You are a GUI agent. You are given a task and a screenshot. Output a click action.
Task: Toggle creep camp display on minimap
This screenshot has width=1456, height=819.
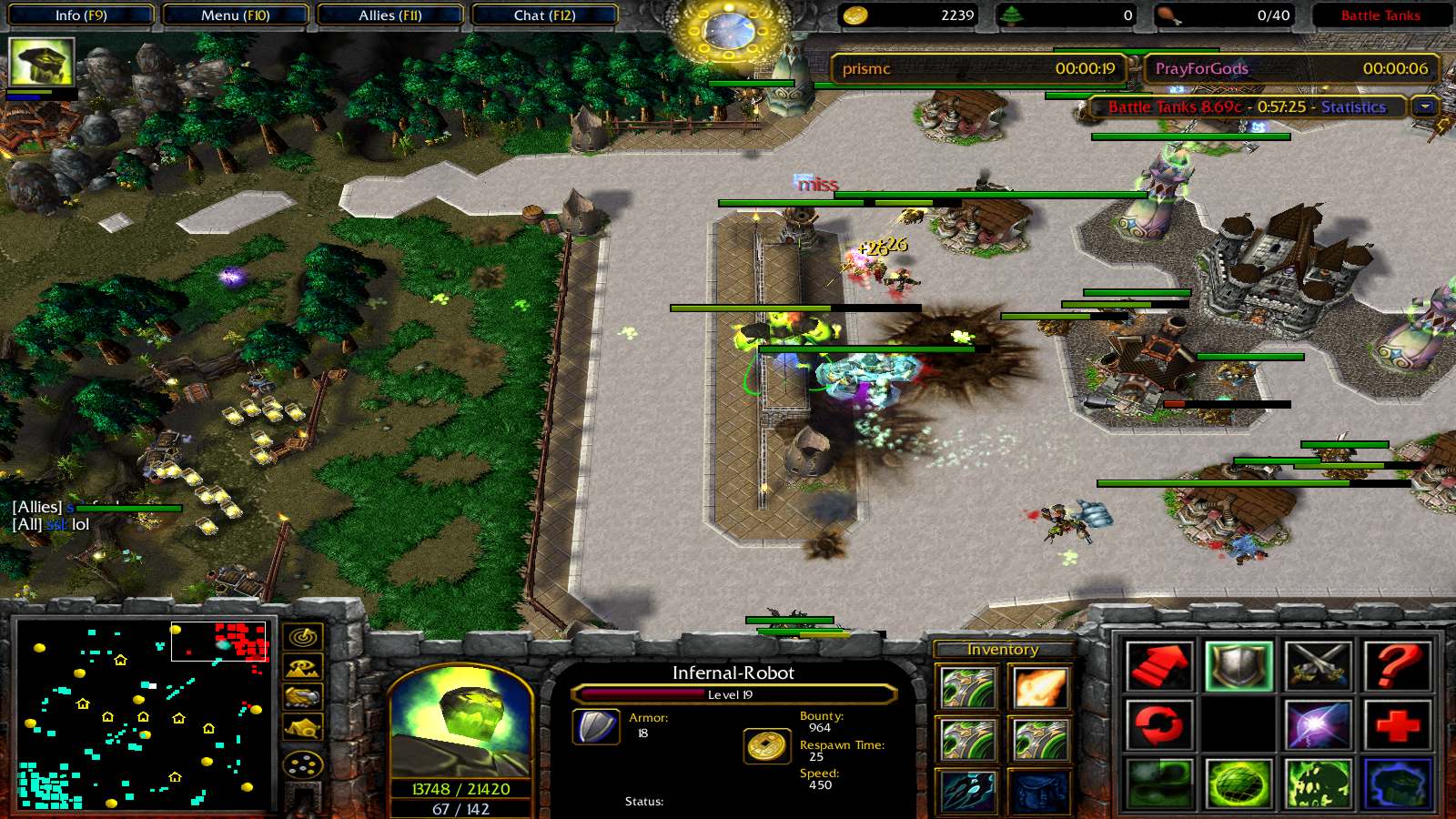(303, 728)
